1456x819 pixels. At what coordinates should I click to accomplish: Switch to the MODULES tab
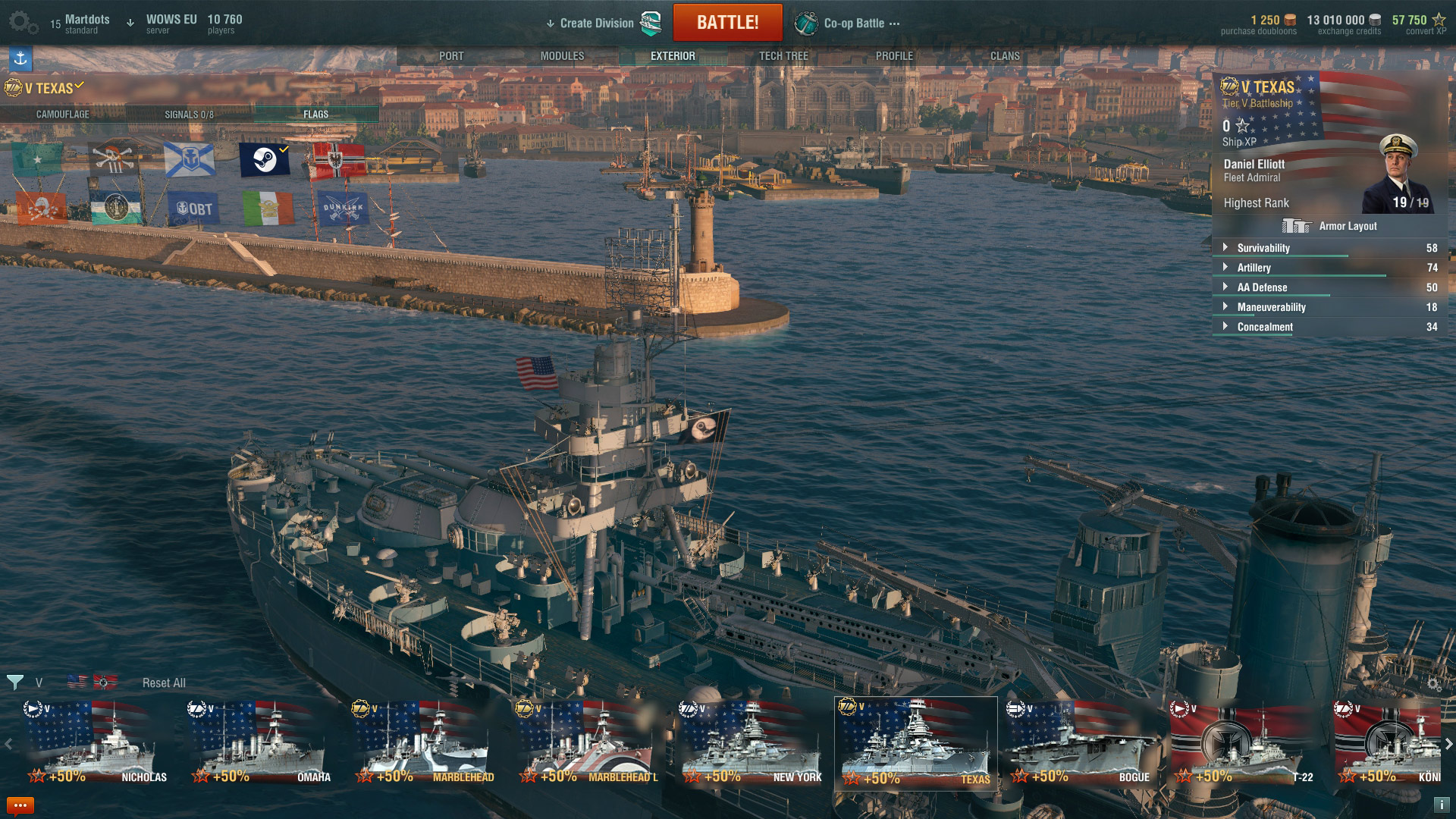pos(562,55)
